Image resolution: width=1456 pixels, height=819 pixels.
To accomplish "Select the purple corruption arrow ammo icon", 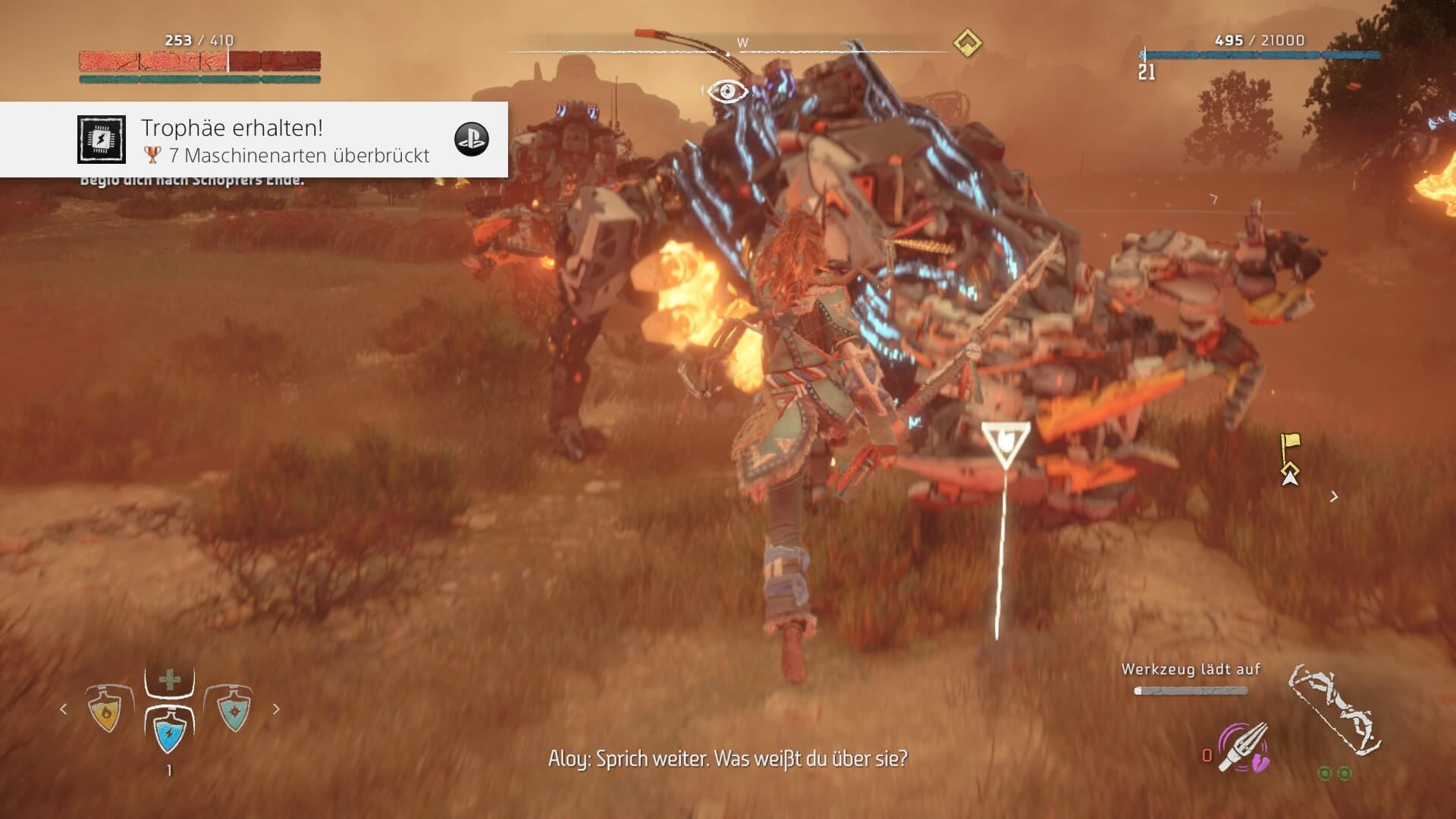I will (1243, 747).
